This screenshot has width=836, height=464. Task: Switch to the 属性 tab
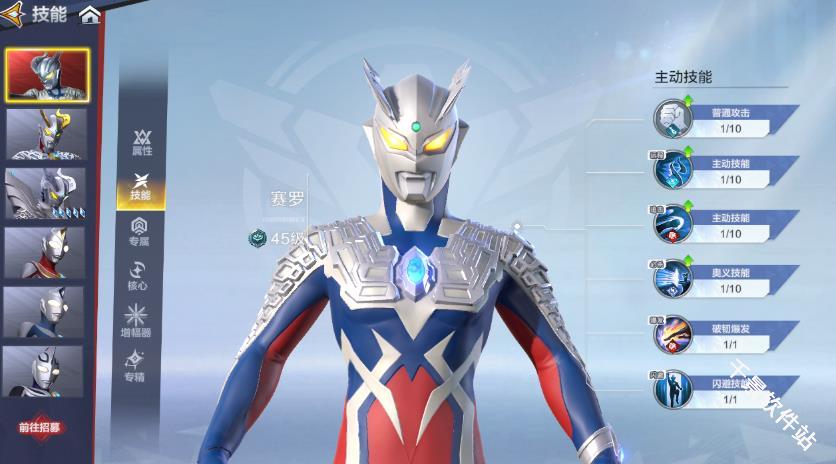click(142, 142)
